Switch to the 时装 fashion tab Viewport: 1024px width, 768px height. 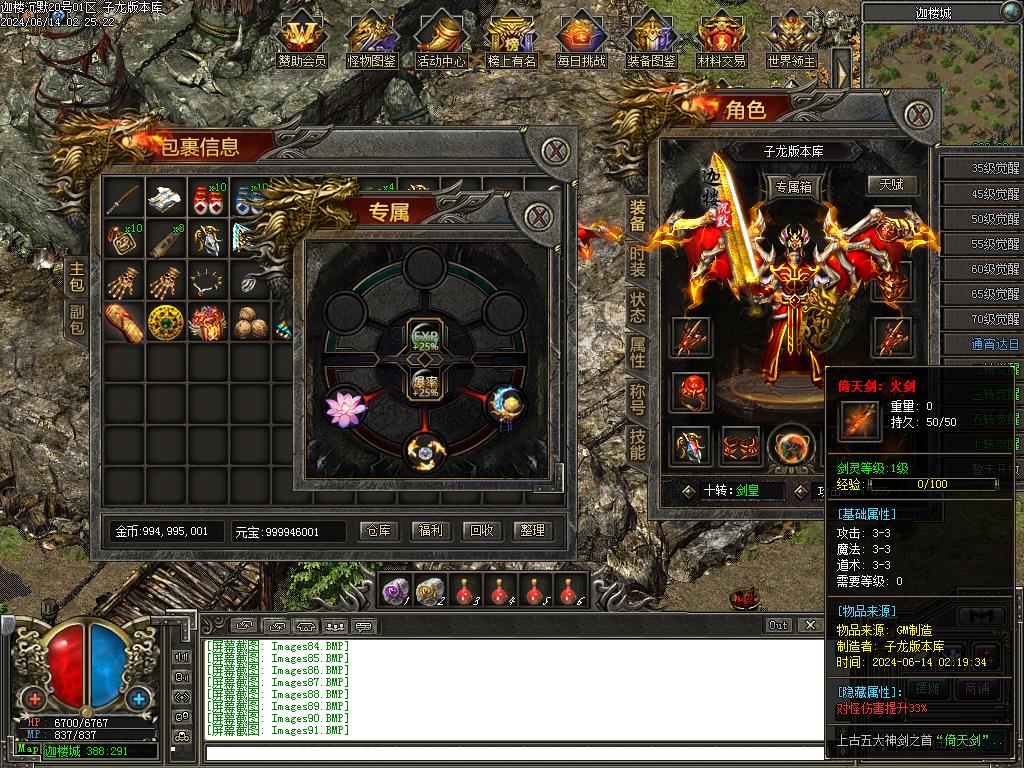(637, 261)
